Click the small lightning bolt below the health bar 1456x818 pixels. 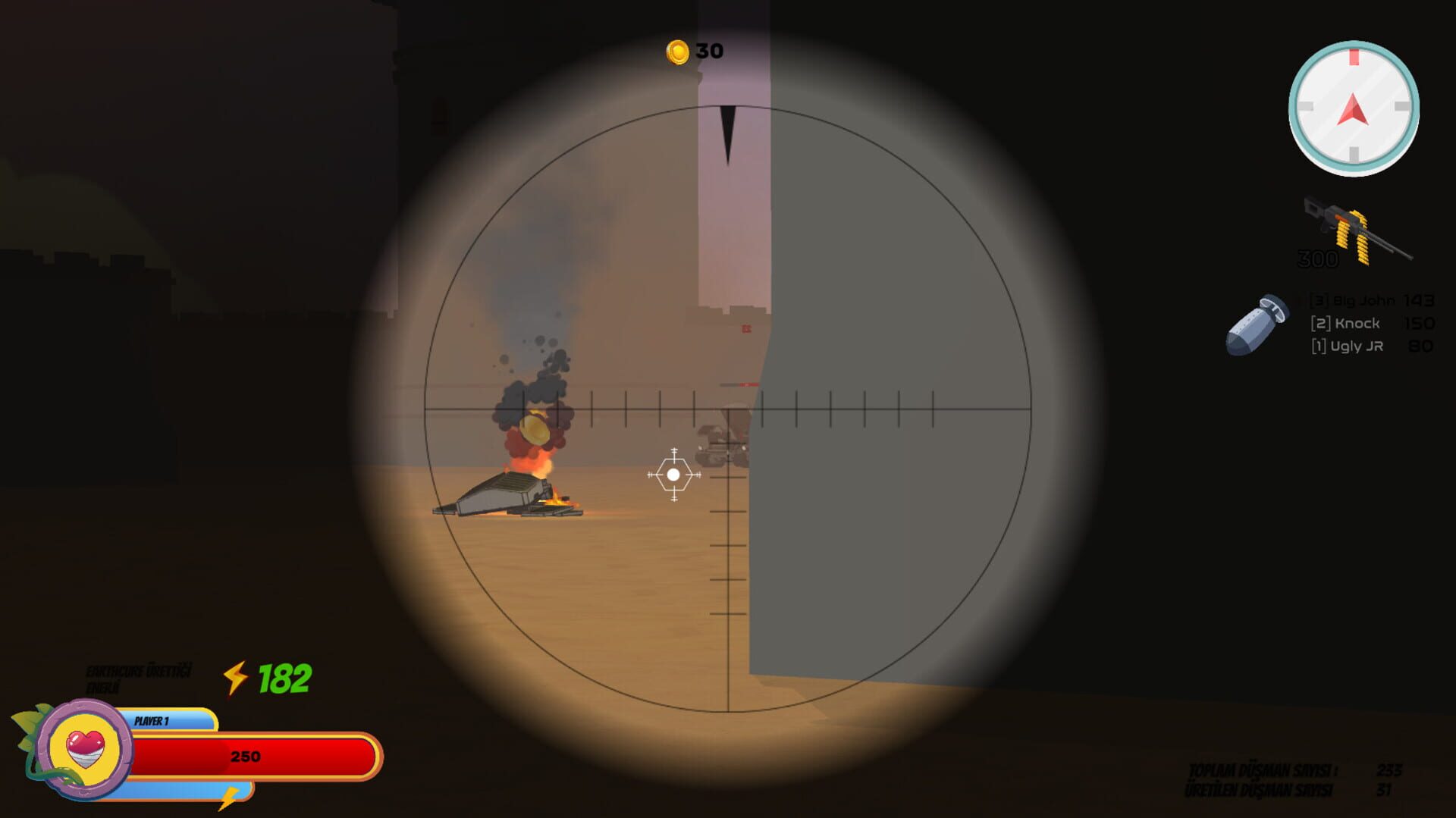[230, 798]
